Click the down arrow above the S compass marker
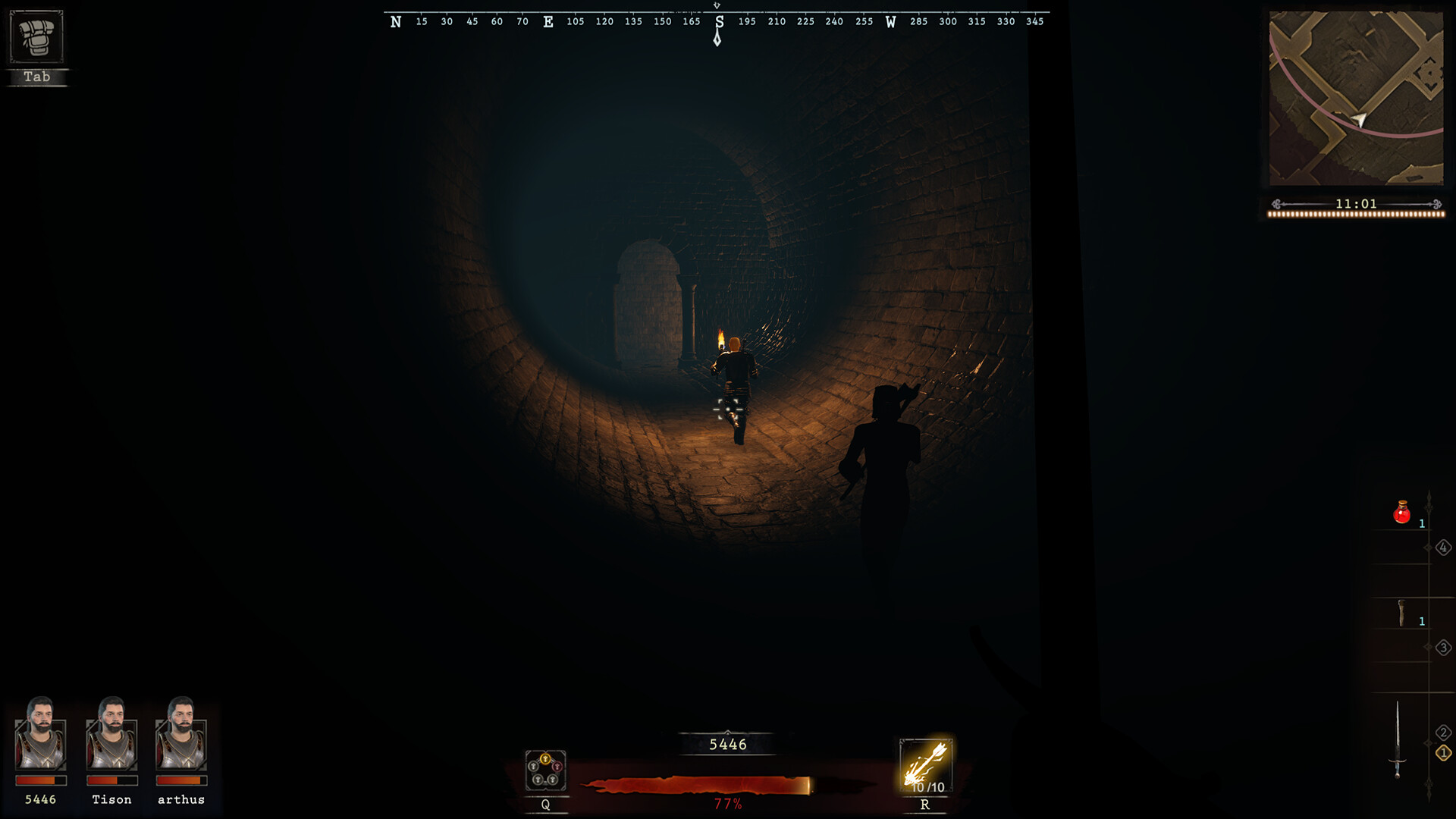This screenshot has height=819, width=1456. pos(718,5)
